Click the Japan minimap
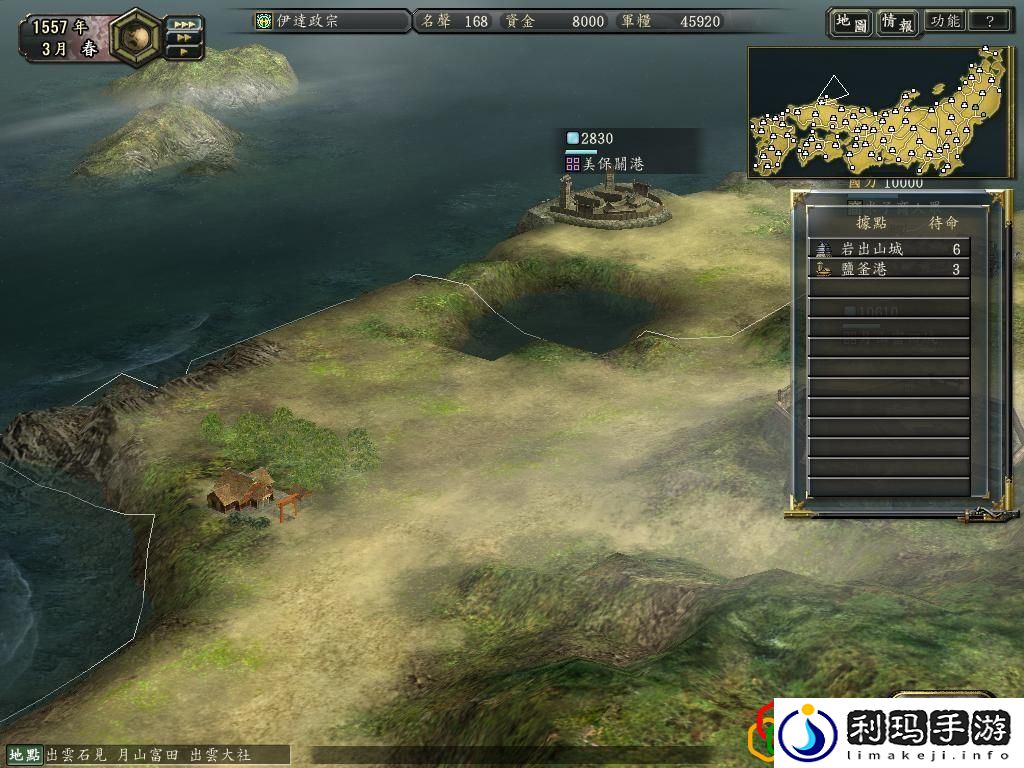Viewport: 1024px width, 768px height. (x=880, y=112)
